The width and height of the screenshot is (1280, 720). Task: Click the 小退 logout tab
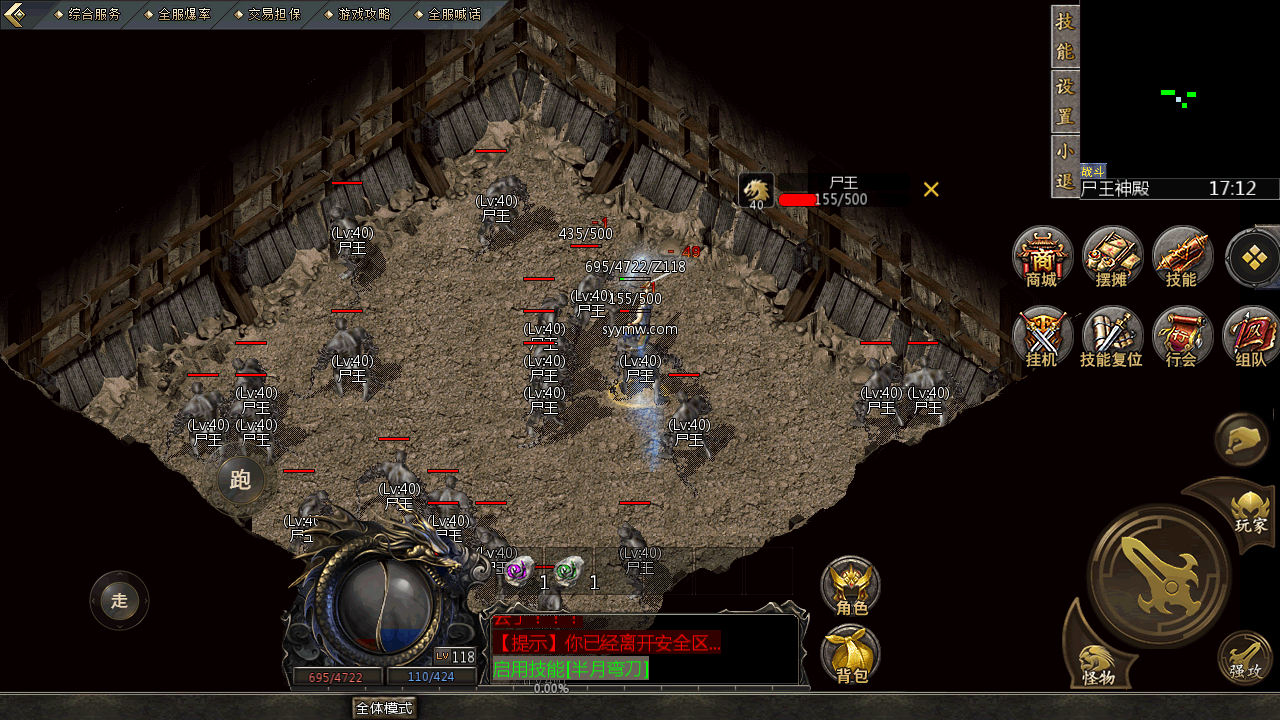[1065, 166]
